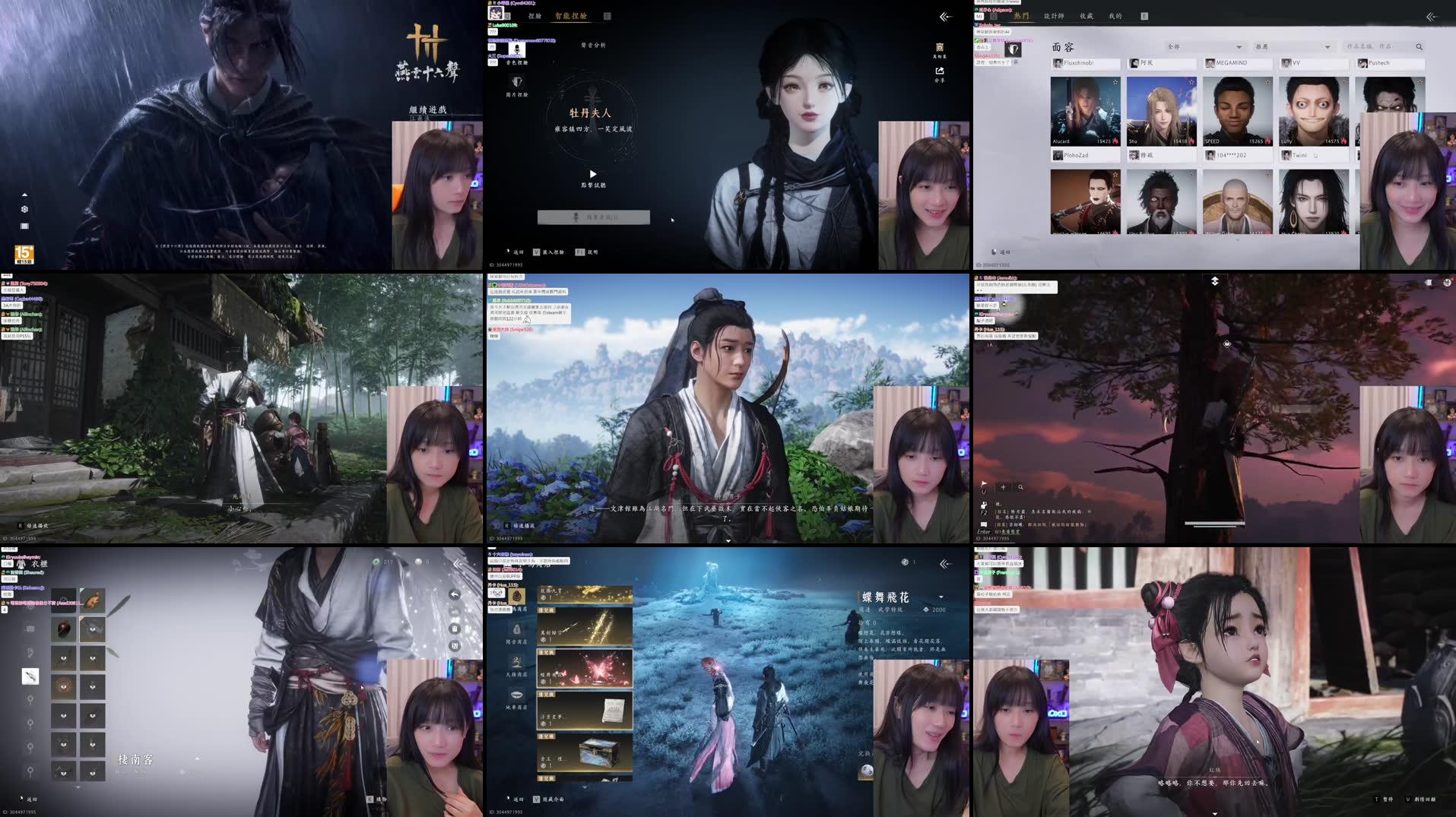Open the picture-based face creation tool
The width and height of the screenshot is (1456, 817).
pyautogui.click(x=517, y=82)
